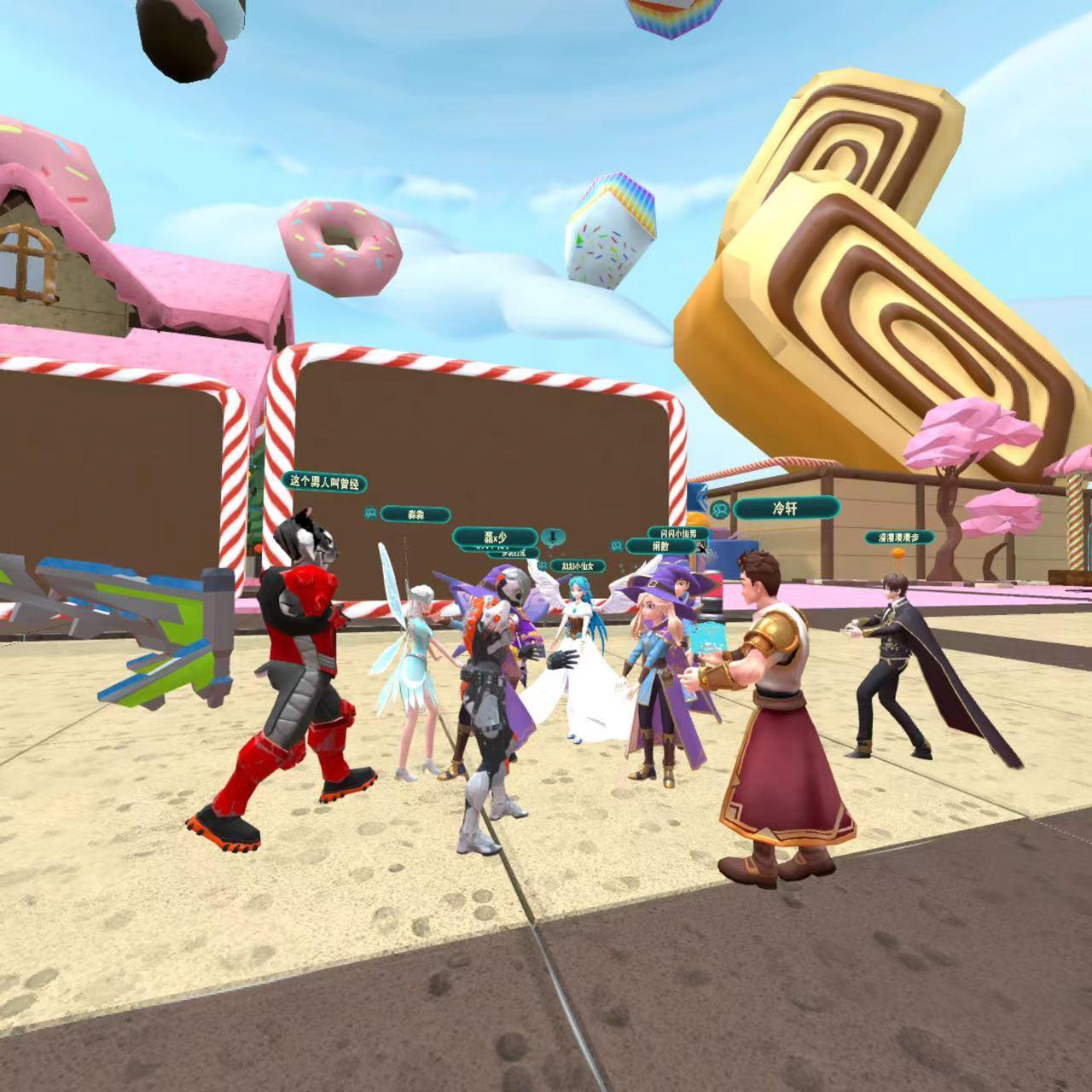The height and width of the screenshot is (1092, 1092).
Task: Open the 磊x少 player nameplate
Action: click(495, 537)
